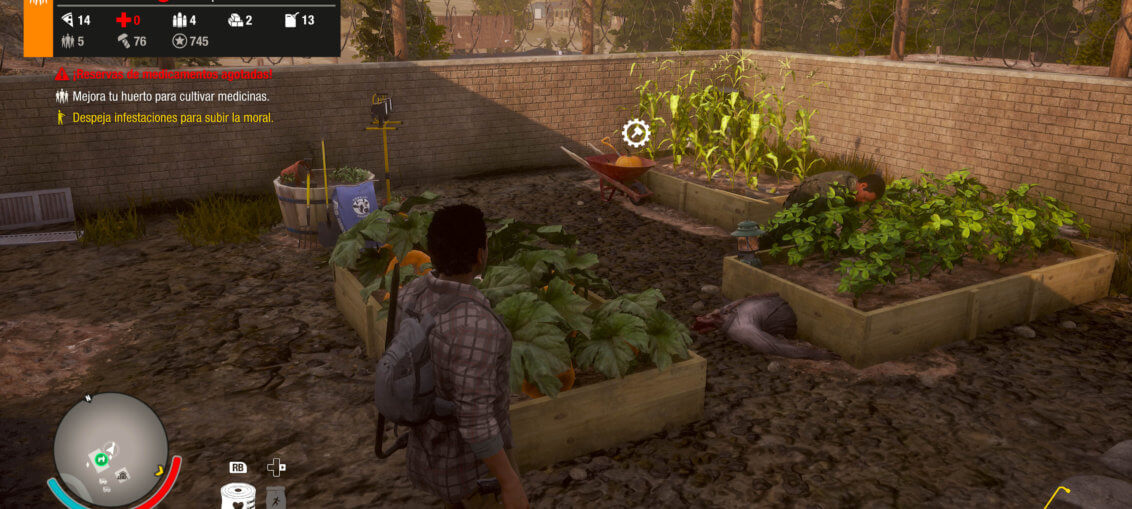Use the bandage roll healing item

[x=238, y=497]
